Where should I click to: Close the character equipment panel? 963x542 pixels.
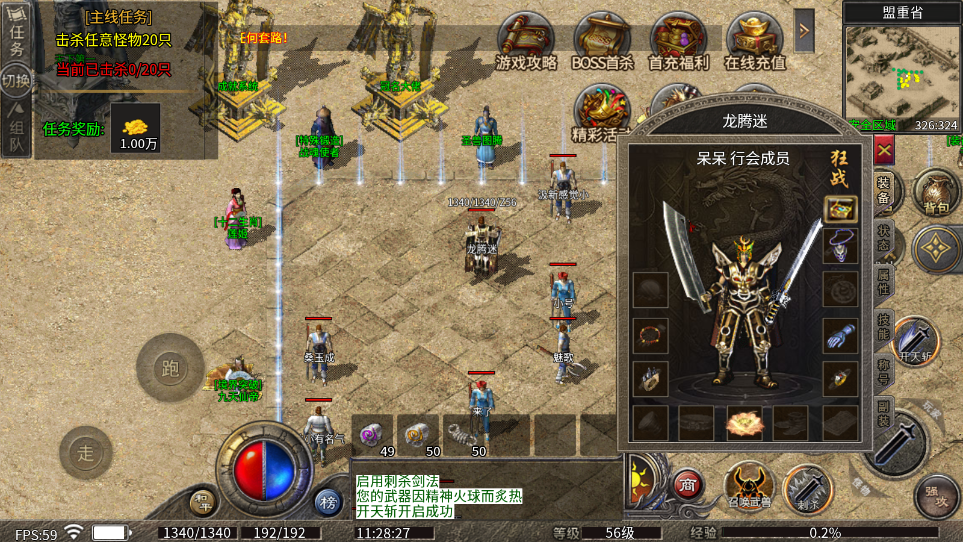884,149
